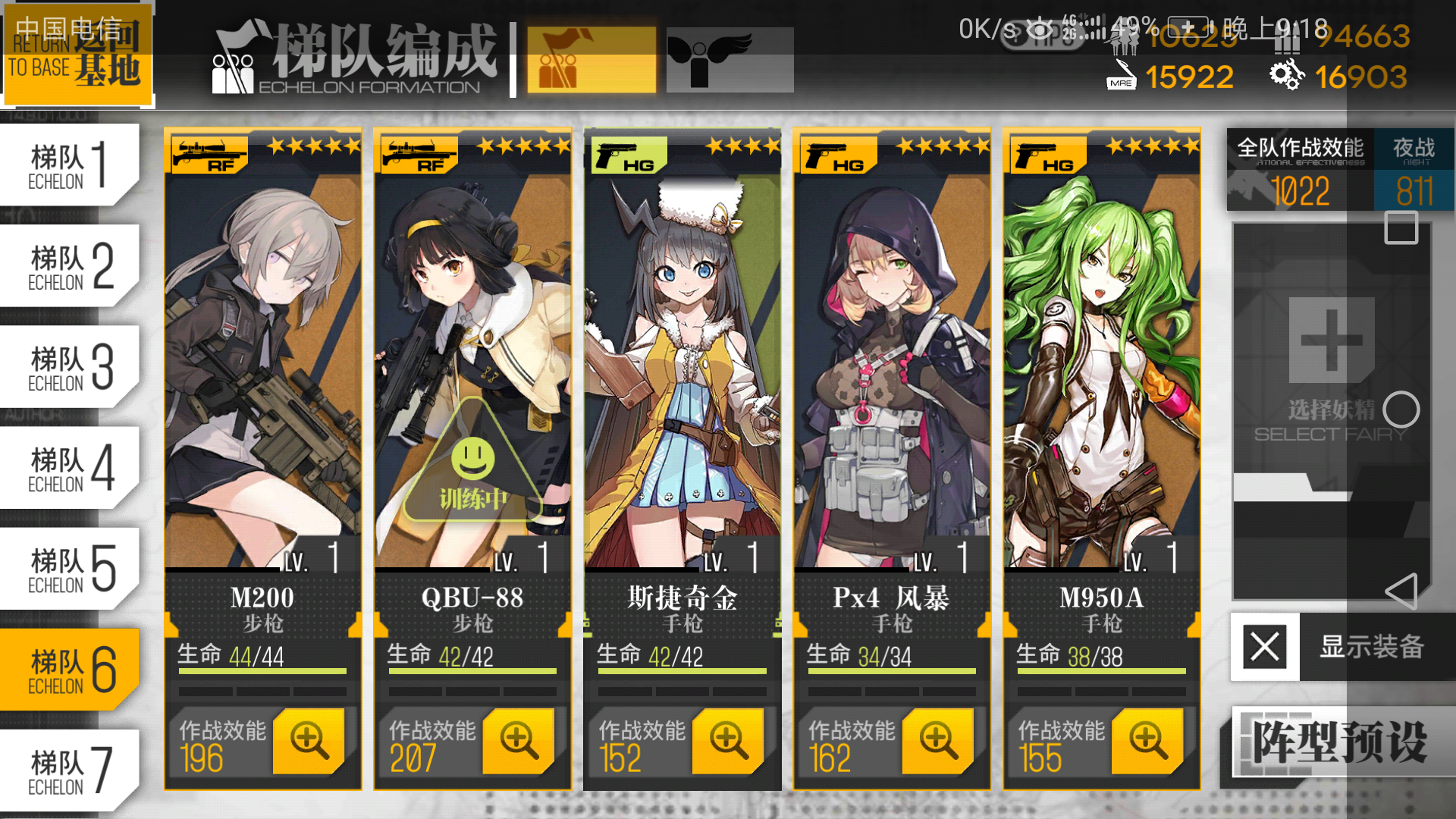Select the doll formation tab flag icon

(x=591, y=59)
